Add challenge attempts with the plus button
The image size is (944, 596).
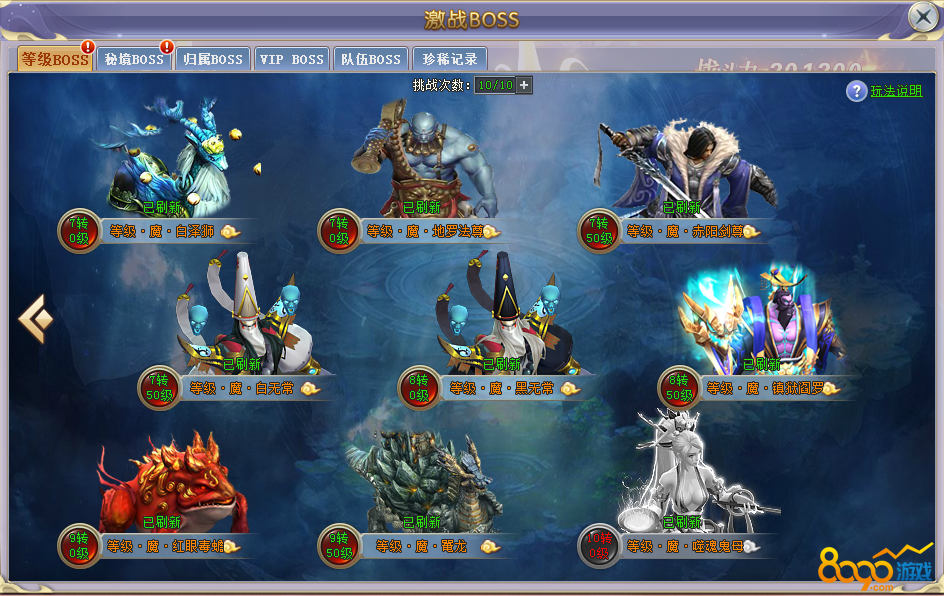point(524,85)
